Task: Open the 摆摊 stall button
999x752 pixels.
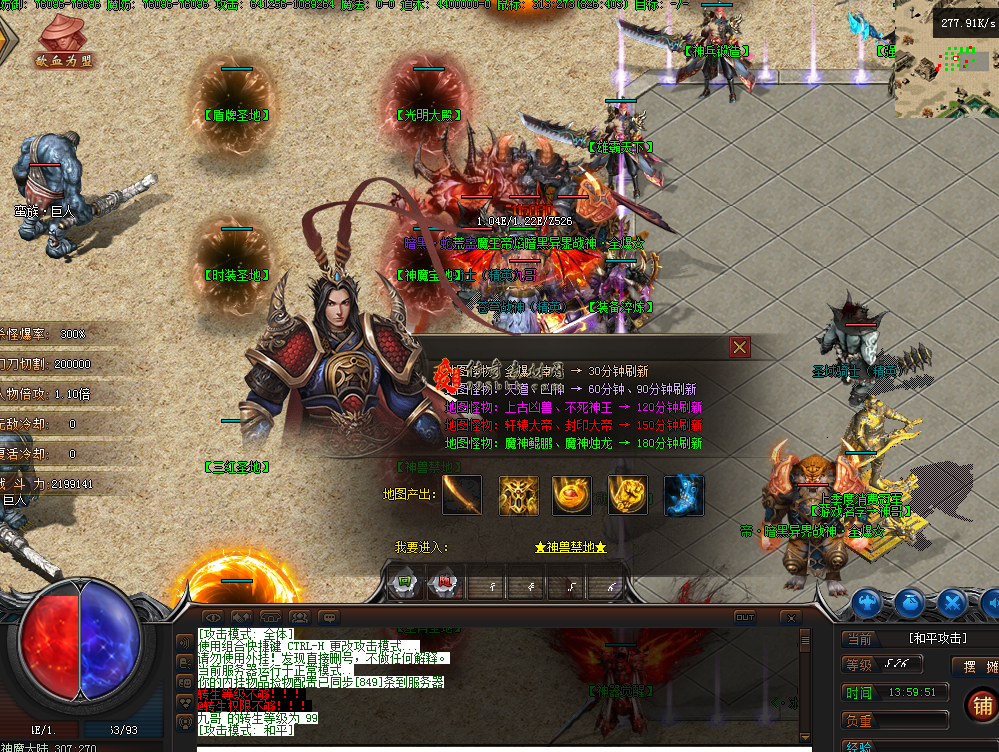Action: tap(979, 666)
